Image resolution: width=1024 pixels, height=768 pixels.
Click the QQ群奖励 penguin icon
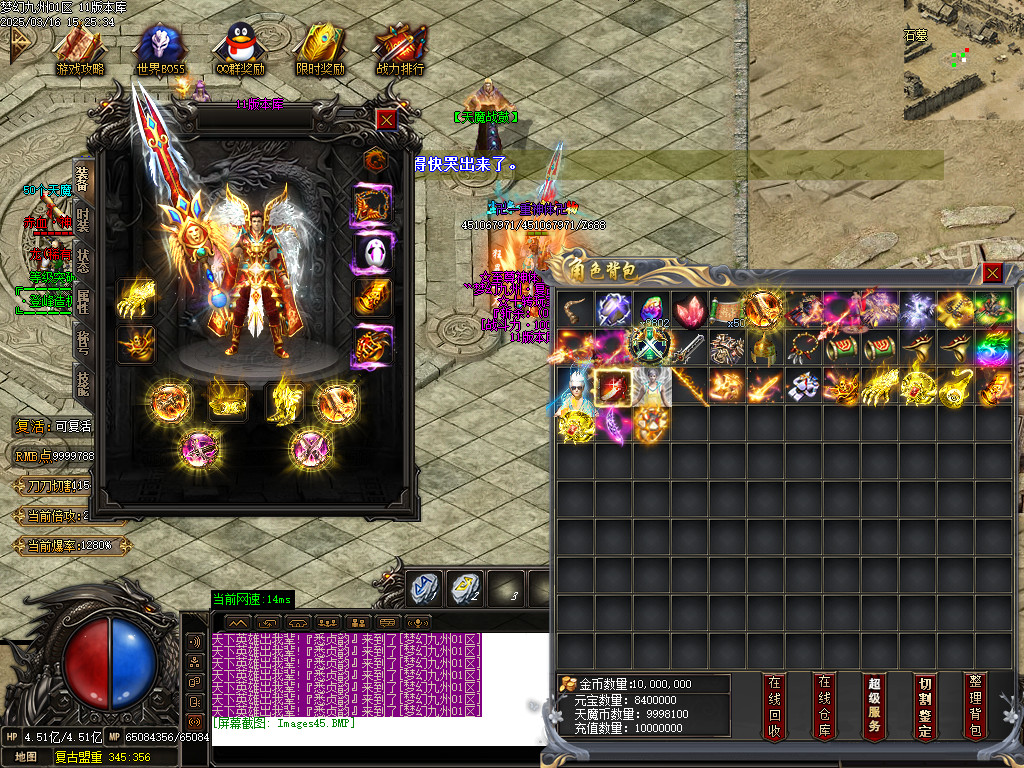click(x=240, y=50)
